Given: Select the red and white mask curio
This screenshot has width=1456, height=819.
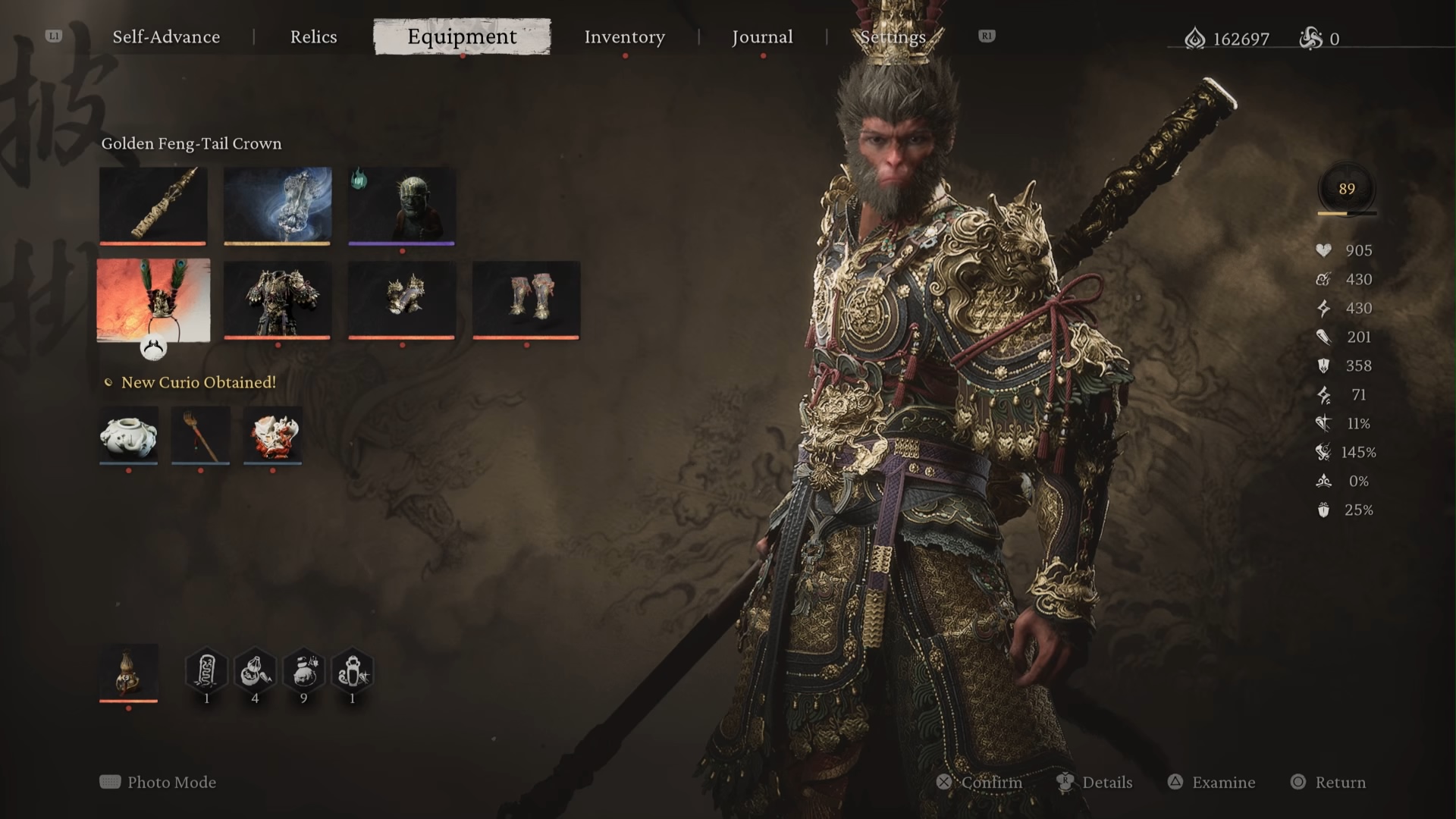Looking at the screenshot, I should tap(273, 435).
